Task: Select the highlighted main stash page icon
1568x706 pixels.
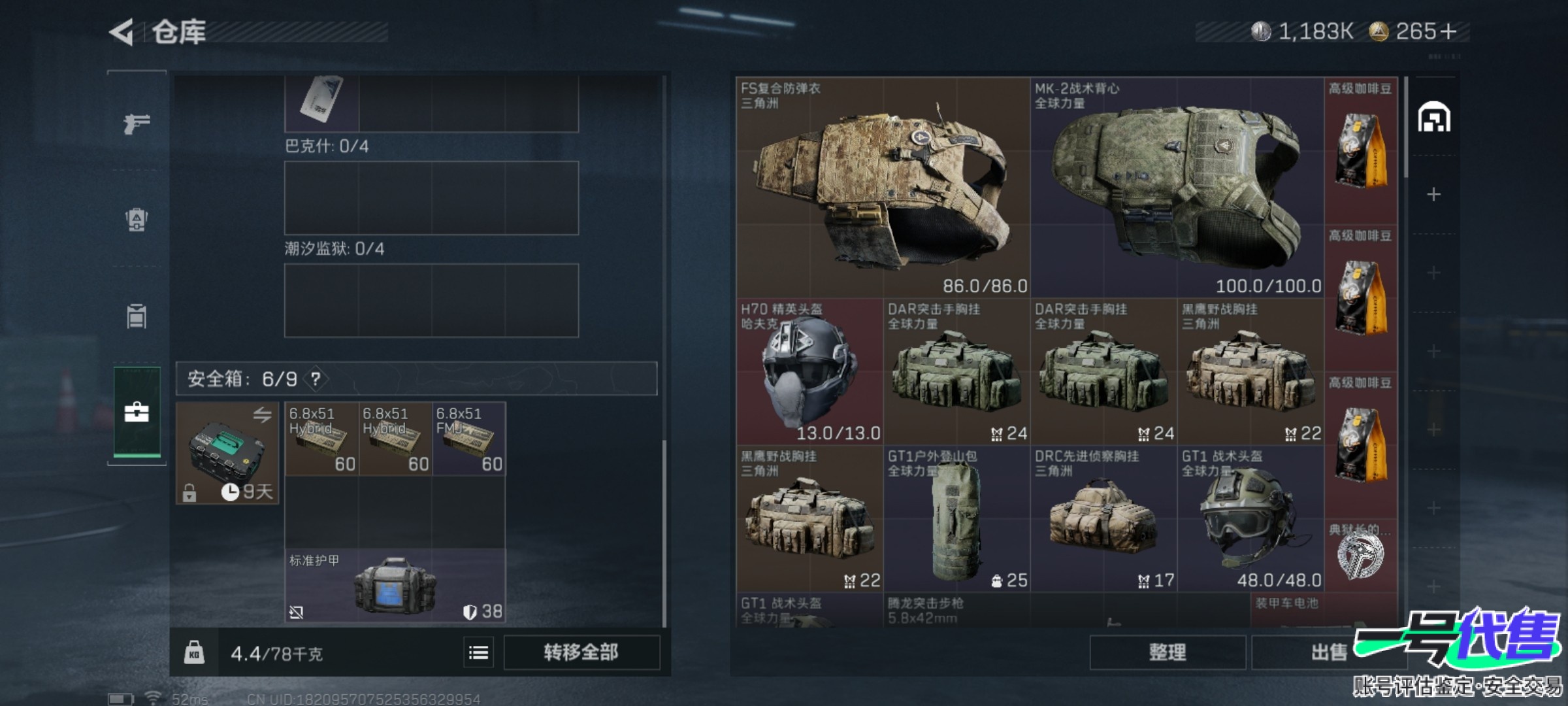Action: coord(1433,118)
